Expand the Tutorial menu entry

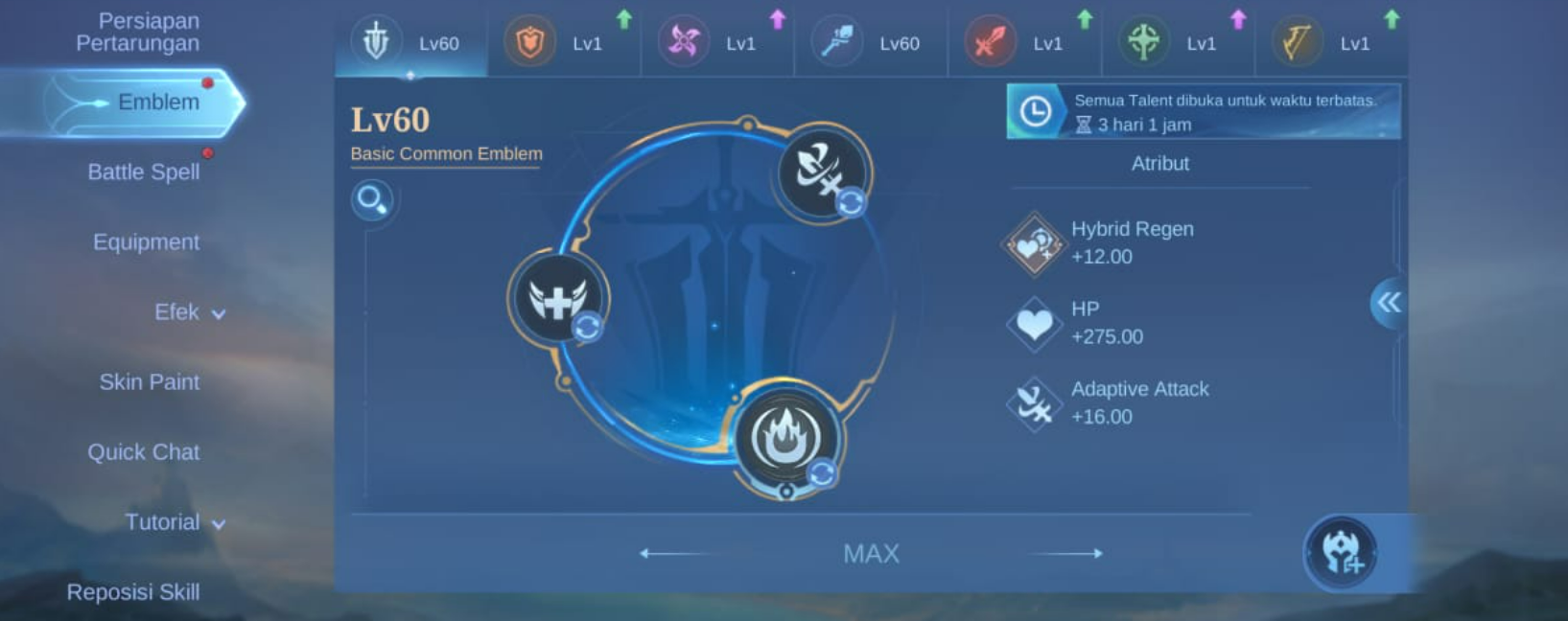174,522
